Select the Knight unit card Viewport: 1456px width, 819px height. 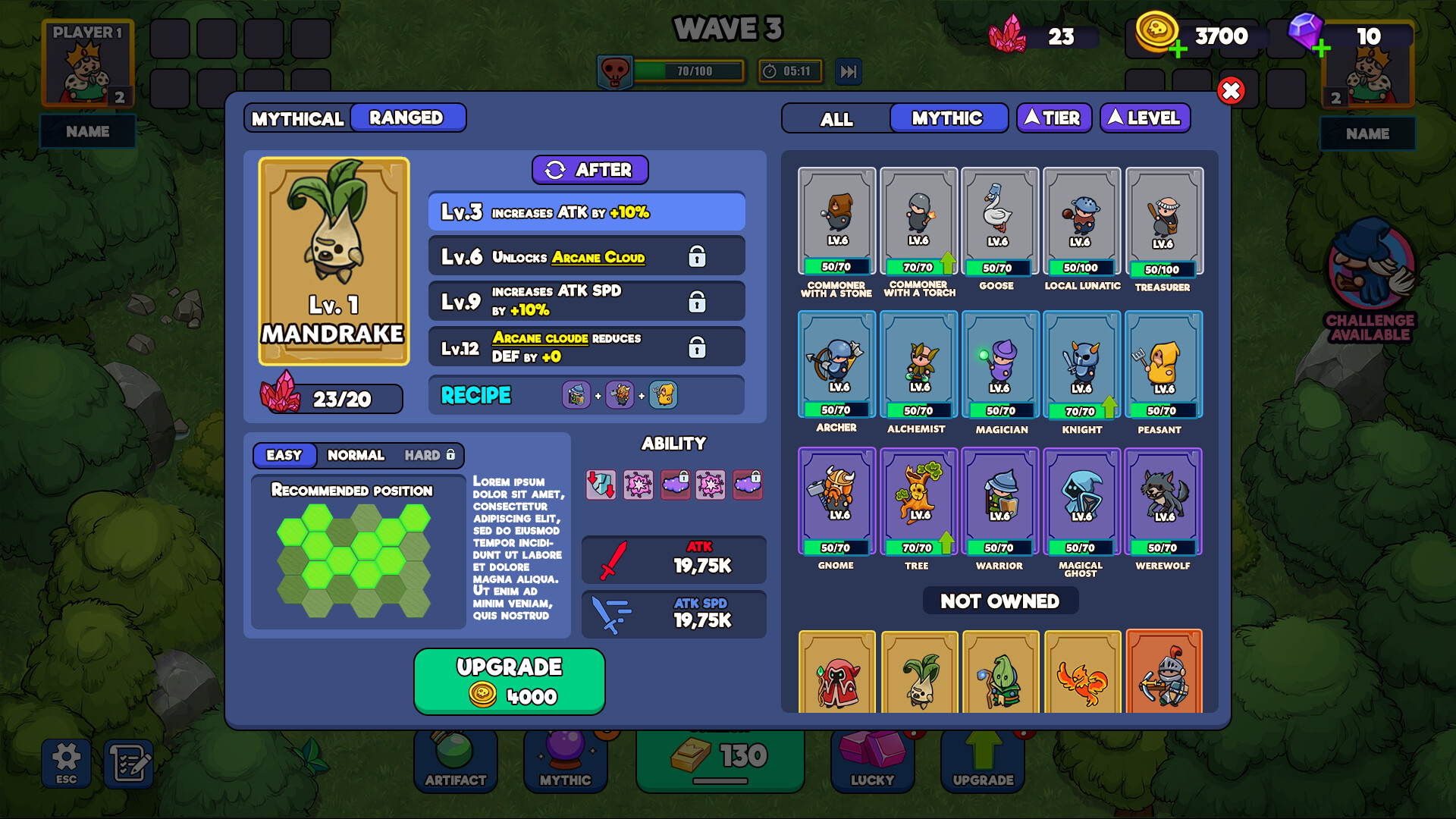[x=1081, y=364]
